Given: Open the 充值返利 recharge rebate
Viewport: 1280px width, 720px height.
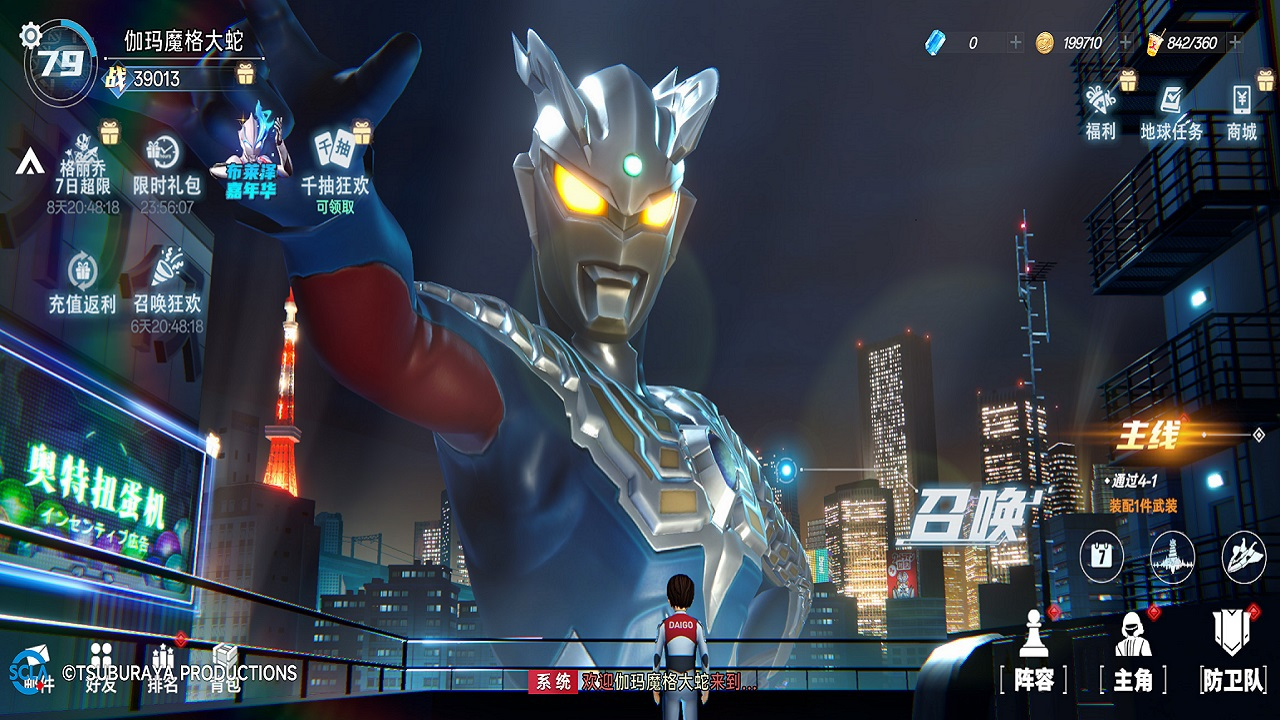Looking at the screenshot, I should pyautogui.click(x=82, y=283).
